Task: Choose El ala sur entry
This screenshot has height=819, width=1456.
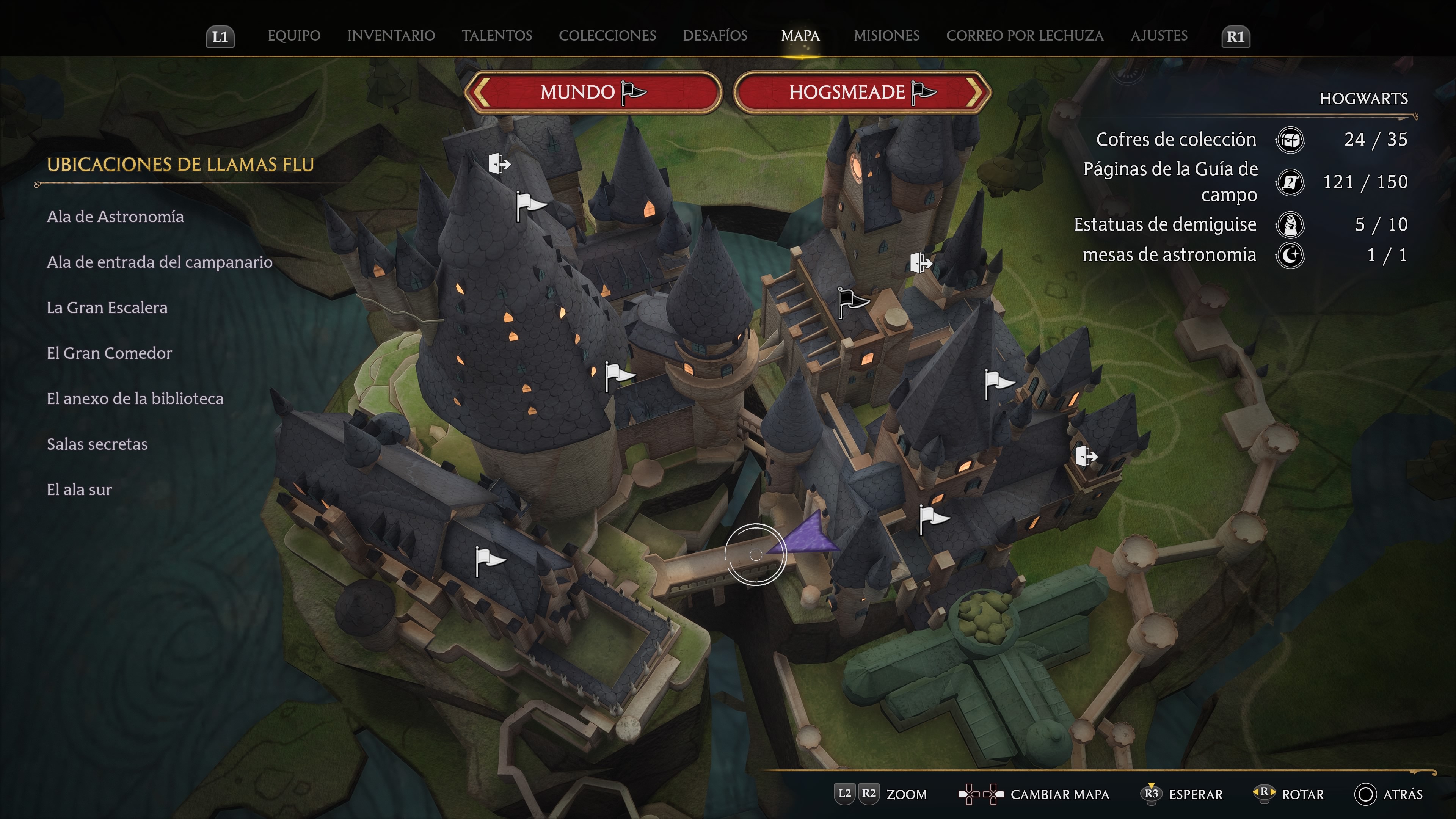Action: point(79,490)
